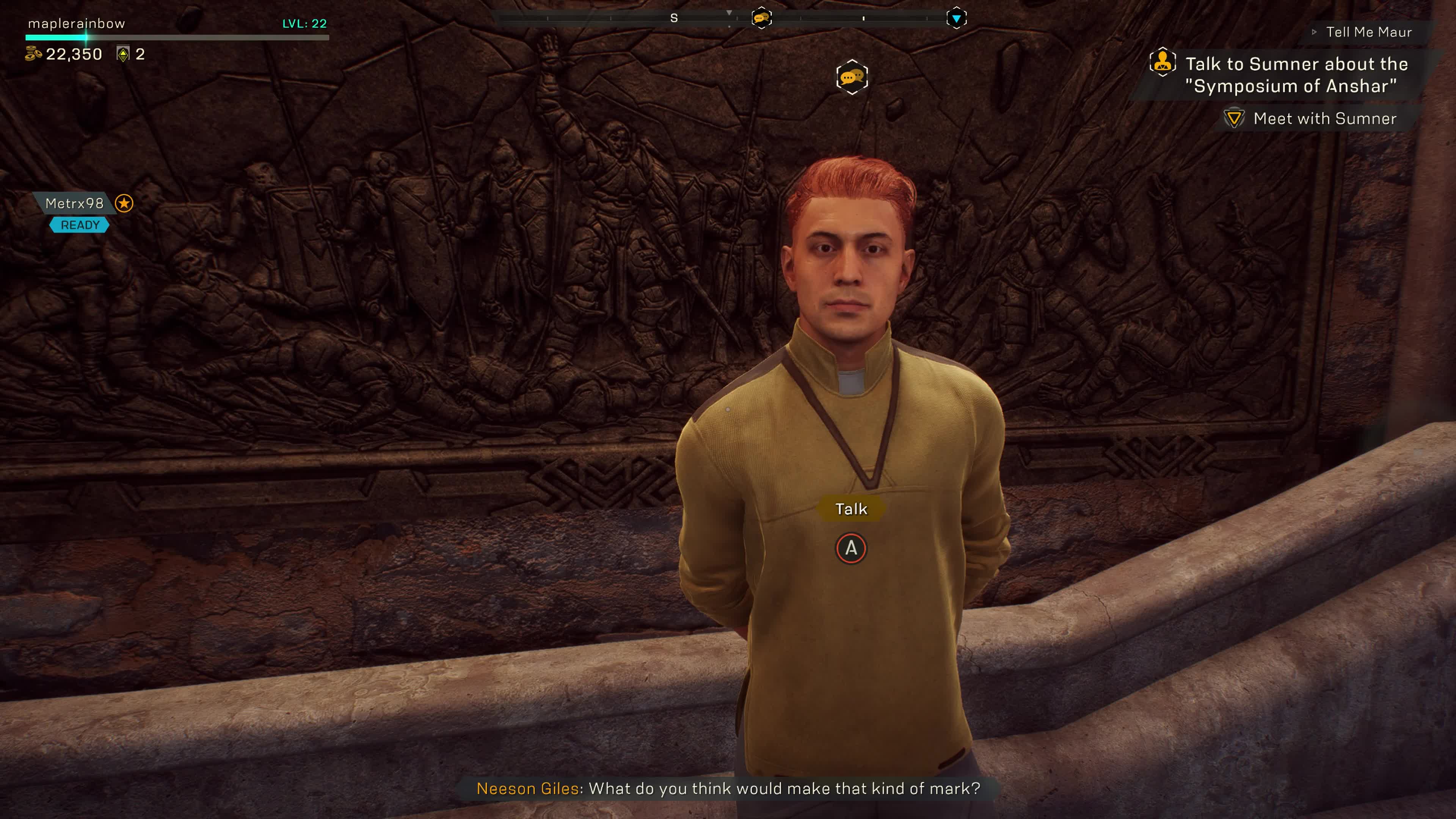Select squad member Metrx98's nameplate
Screen dimensions: 1456x819
(x=75, y=204)
